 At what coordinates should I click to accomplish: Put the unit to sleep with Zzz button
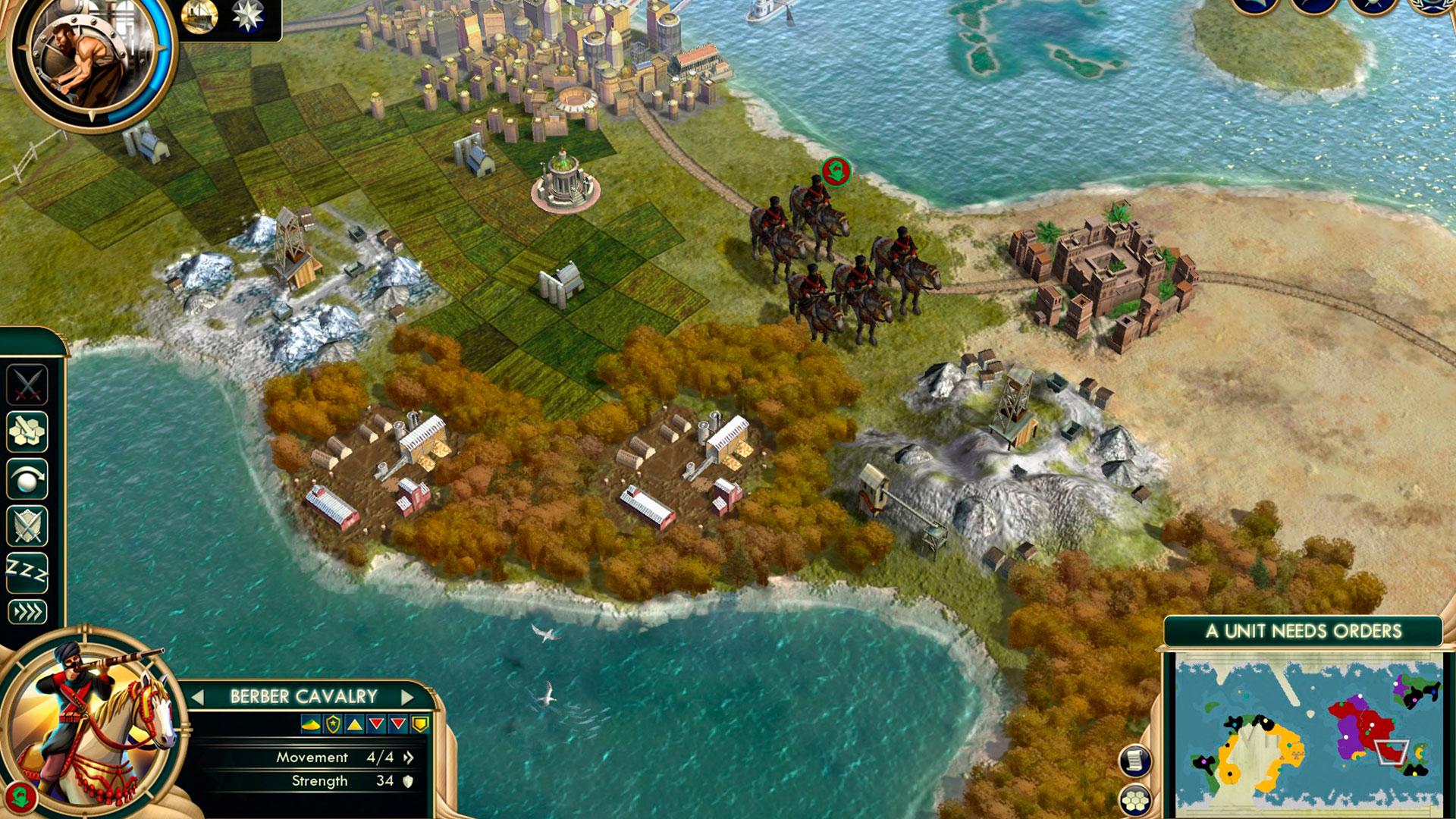[27, 570]
